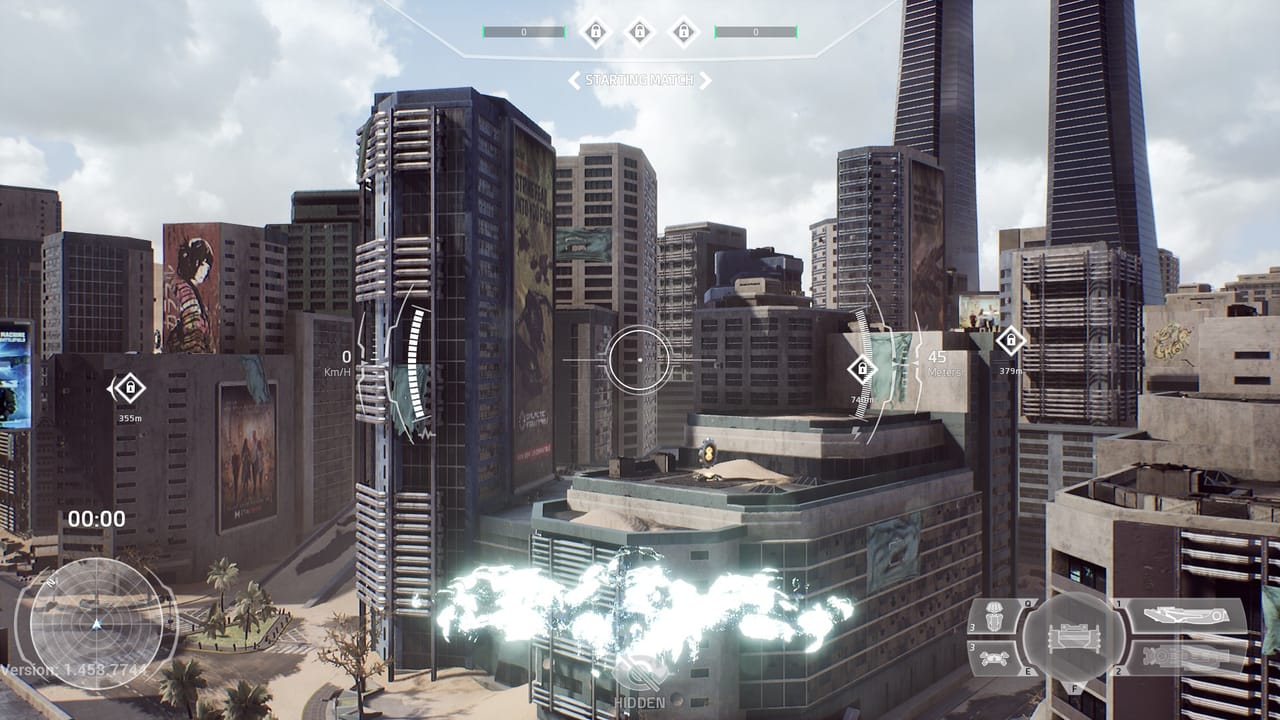
Task: Click the left diamond lock objective icon
Action: pos(596,32)
